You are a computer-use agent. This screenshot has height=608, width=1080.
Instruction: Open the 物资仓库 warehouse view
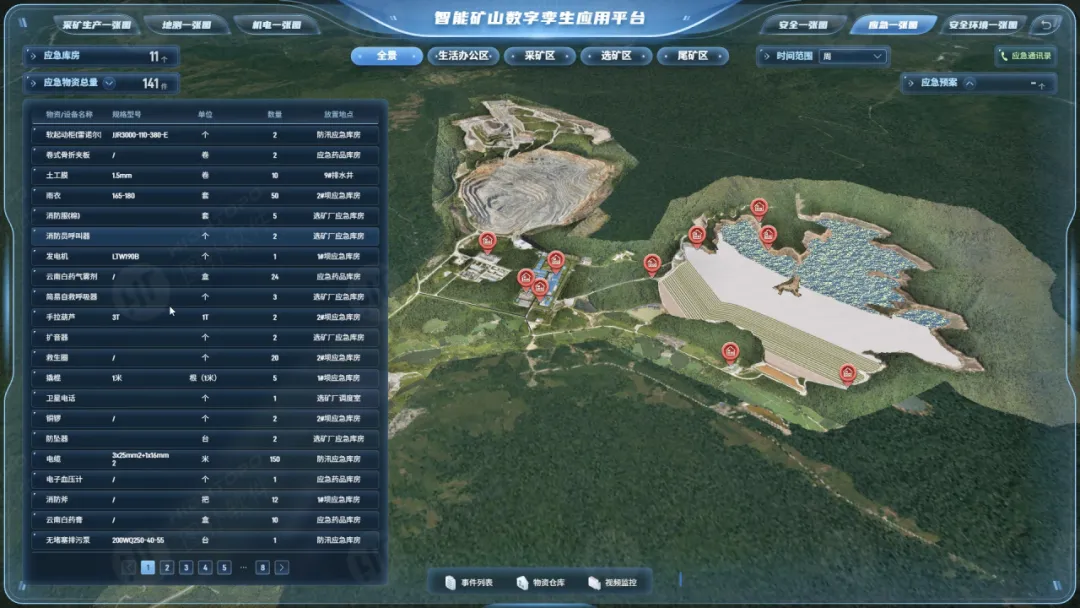540,582
